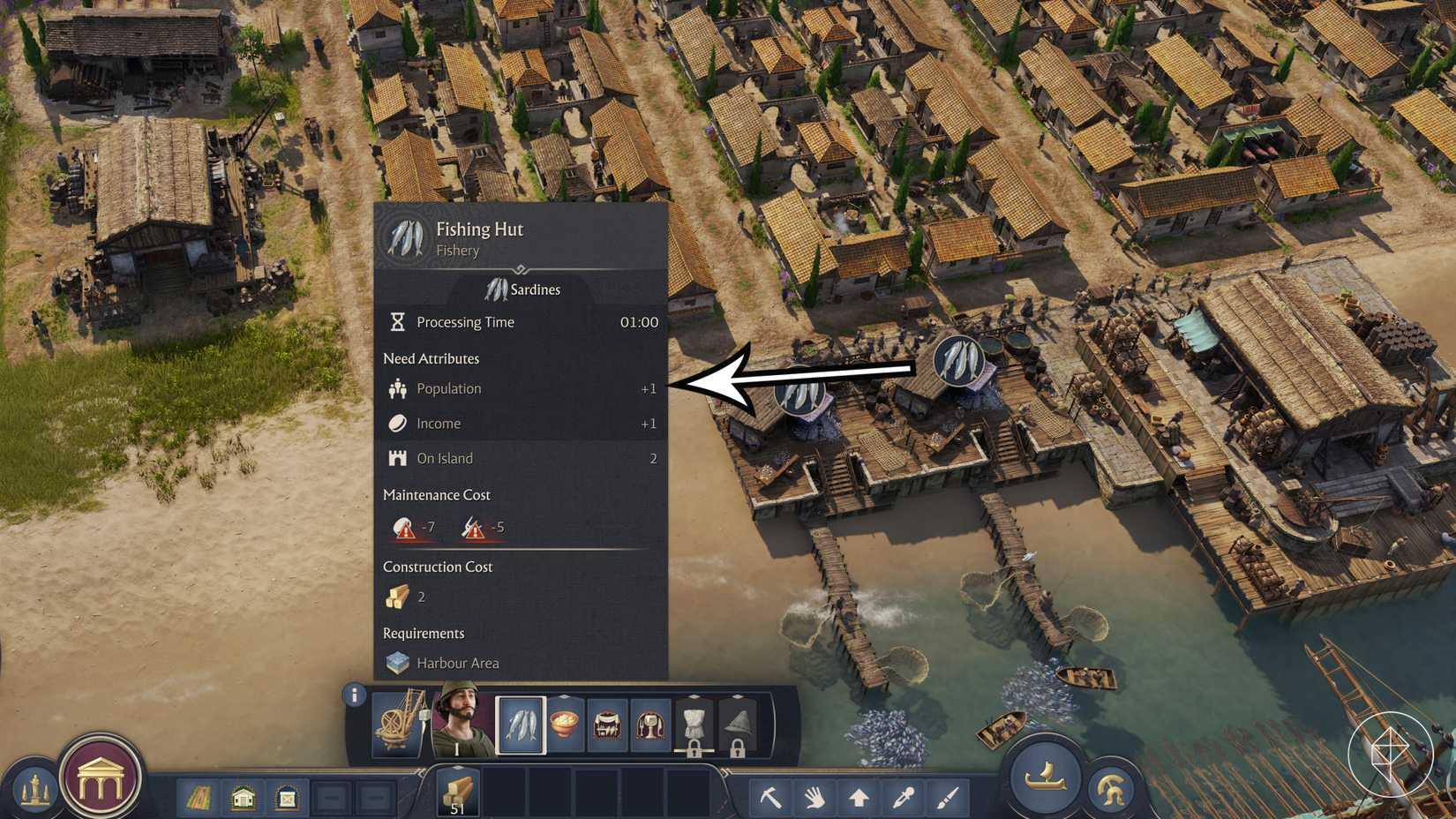Activate the eyedropper copy tool
Screen dimensions: 1456x819
pos(903,798)
